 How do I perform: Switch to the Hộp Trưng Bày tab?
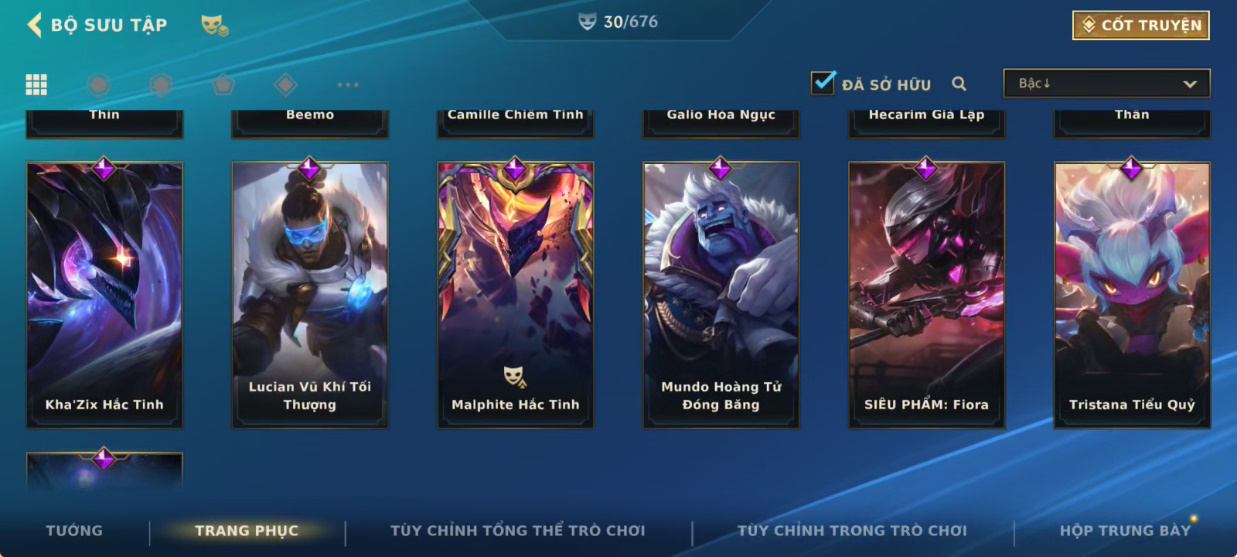pyautogui.click(x=1125, y=531)
